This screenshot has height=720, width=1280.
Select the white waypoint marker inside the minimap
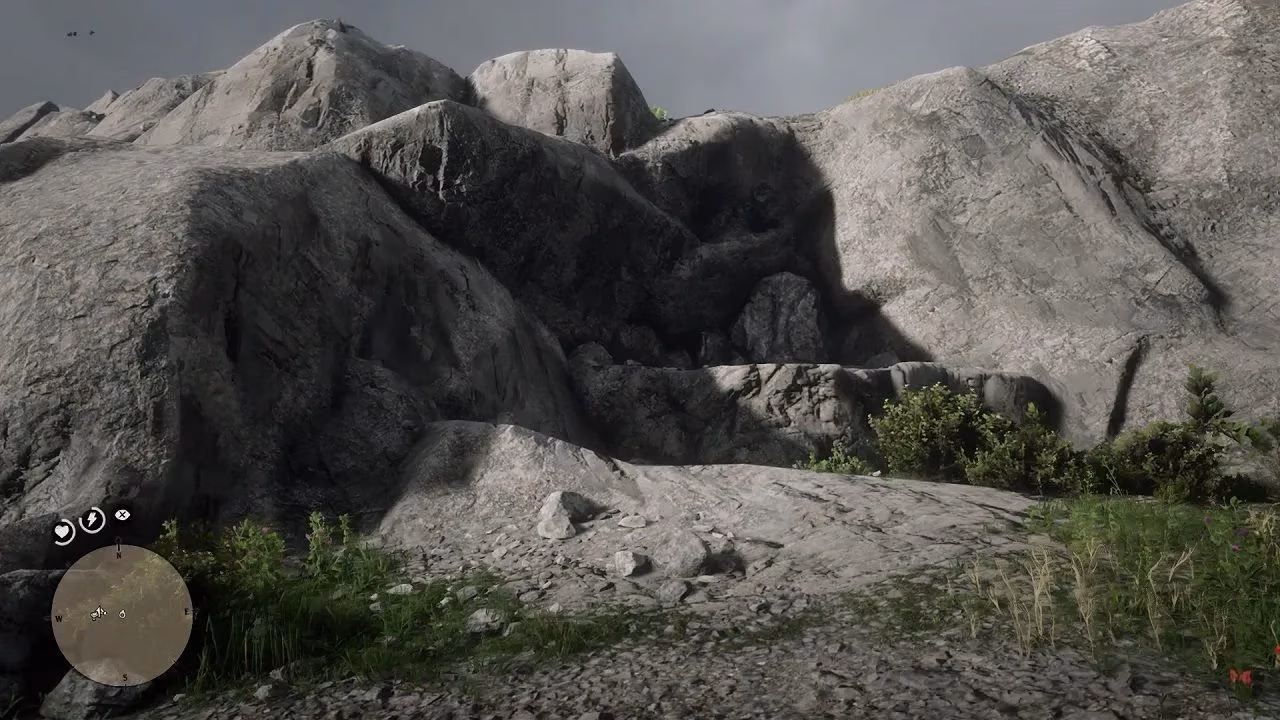(x=122, y=615)
